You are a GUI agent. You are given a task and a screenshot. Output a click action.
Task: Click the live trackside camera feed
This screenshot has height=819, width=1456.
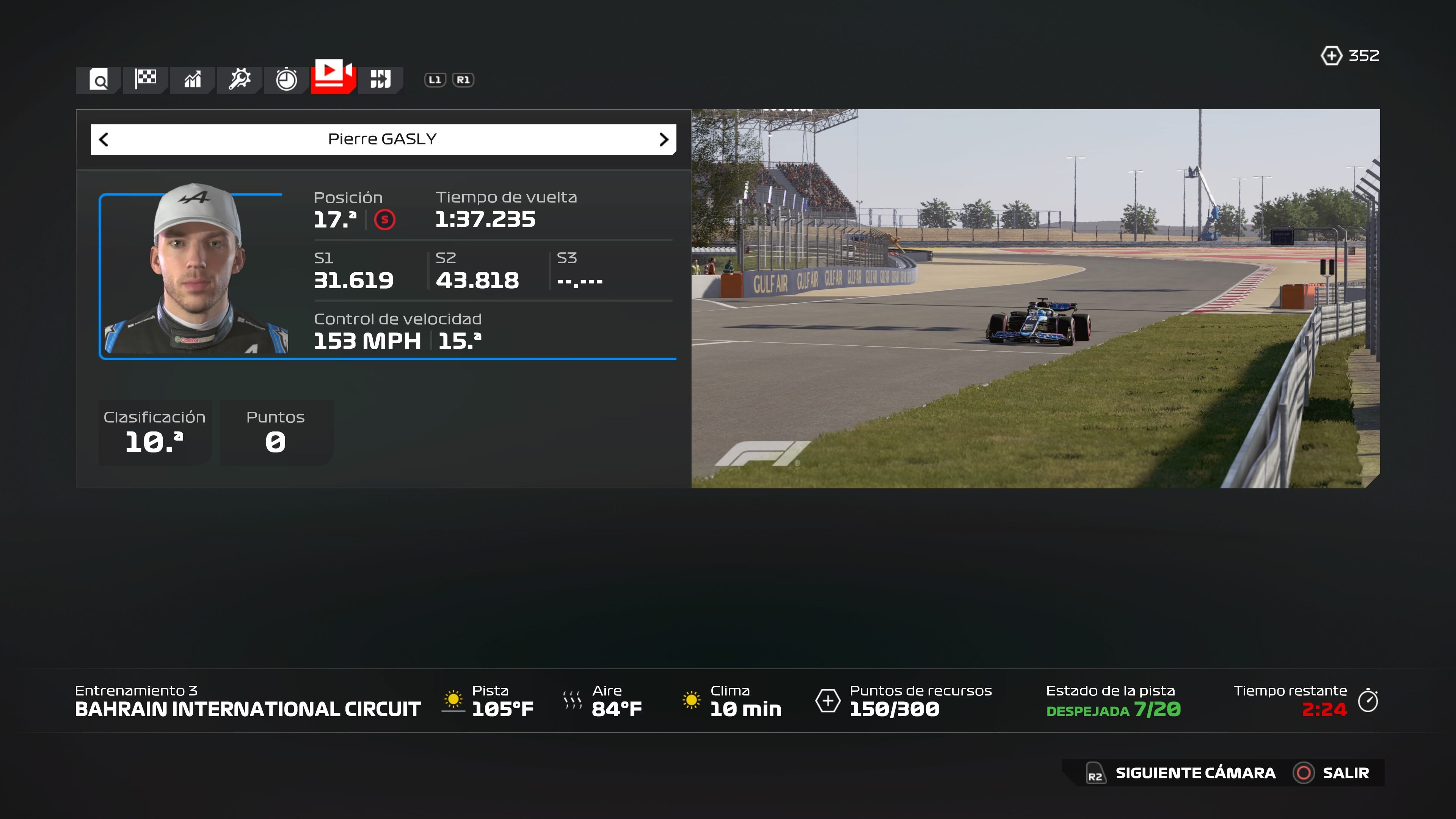(x=1035, y=298)
